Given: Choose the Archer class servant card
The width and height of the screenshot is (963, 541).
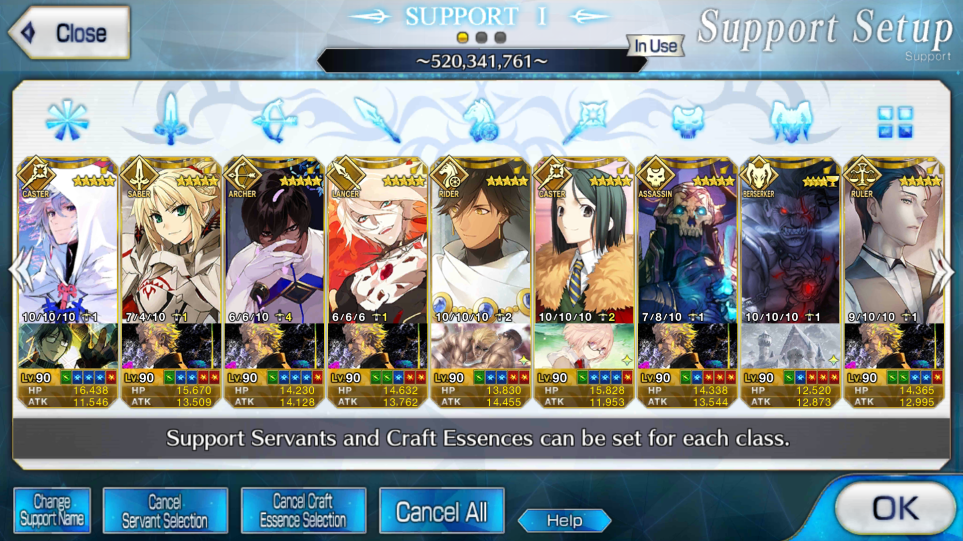Looking at the screenshot, I should pos(274,250).
